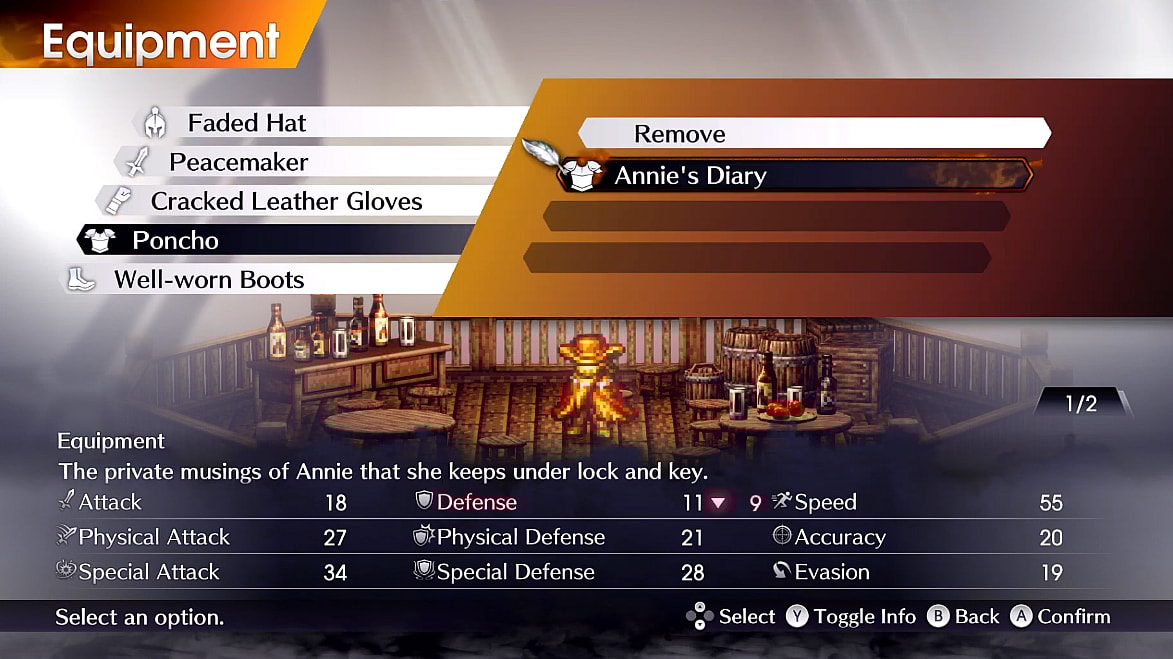Equip Annie's Diary from the list

[x=690, y=176]
